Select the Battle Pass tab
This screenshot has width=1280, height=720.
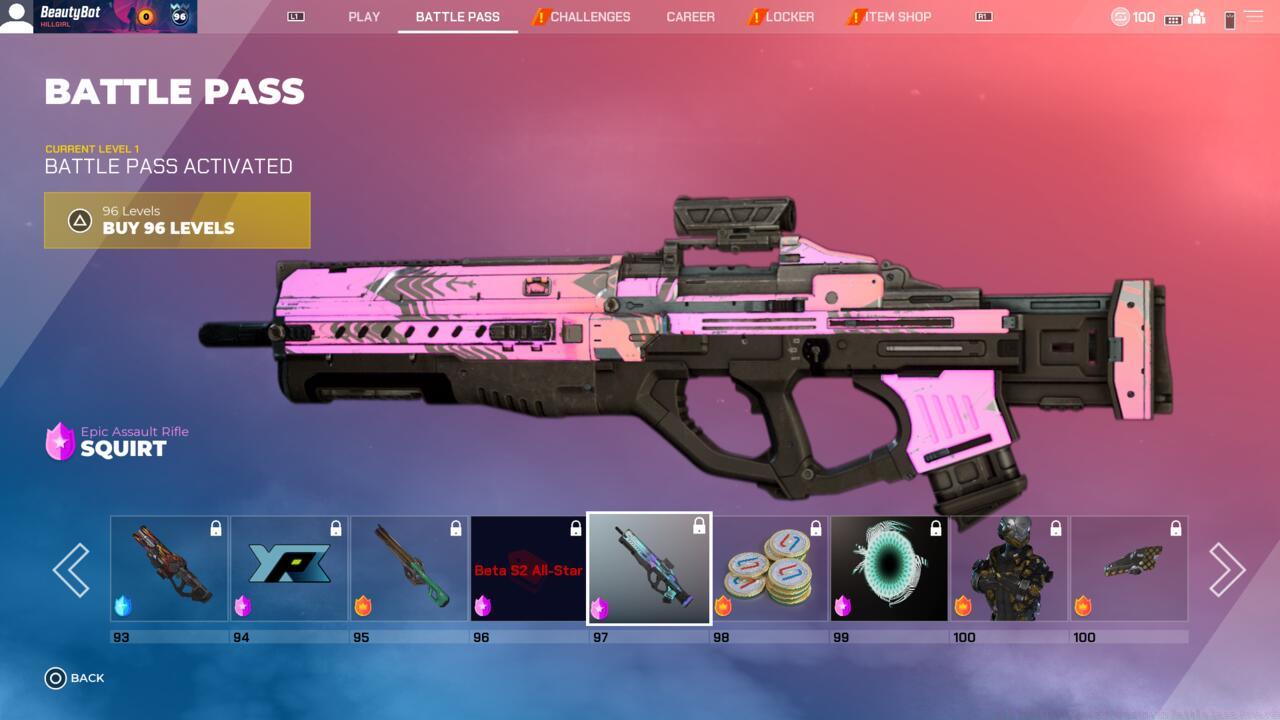457,17
